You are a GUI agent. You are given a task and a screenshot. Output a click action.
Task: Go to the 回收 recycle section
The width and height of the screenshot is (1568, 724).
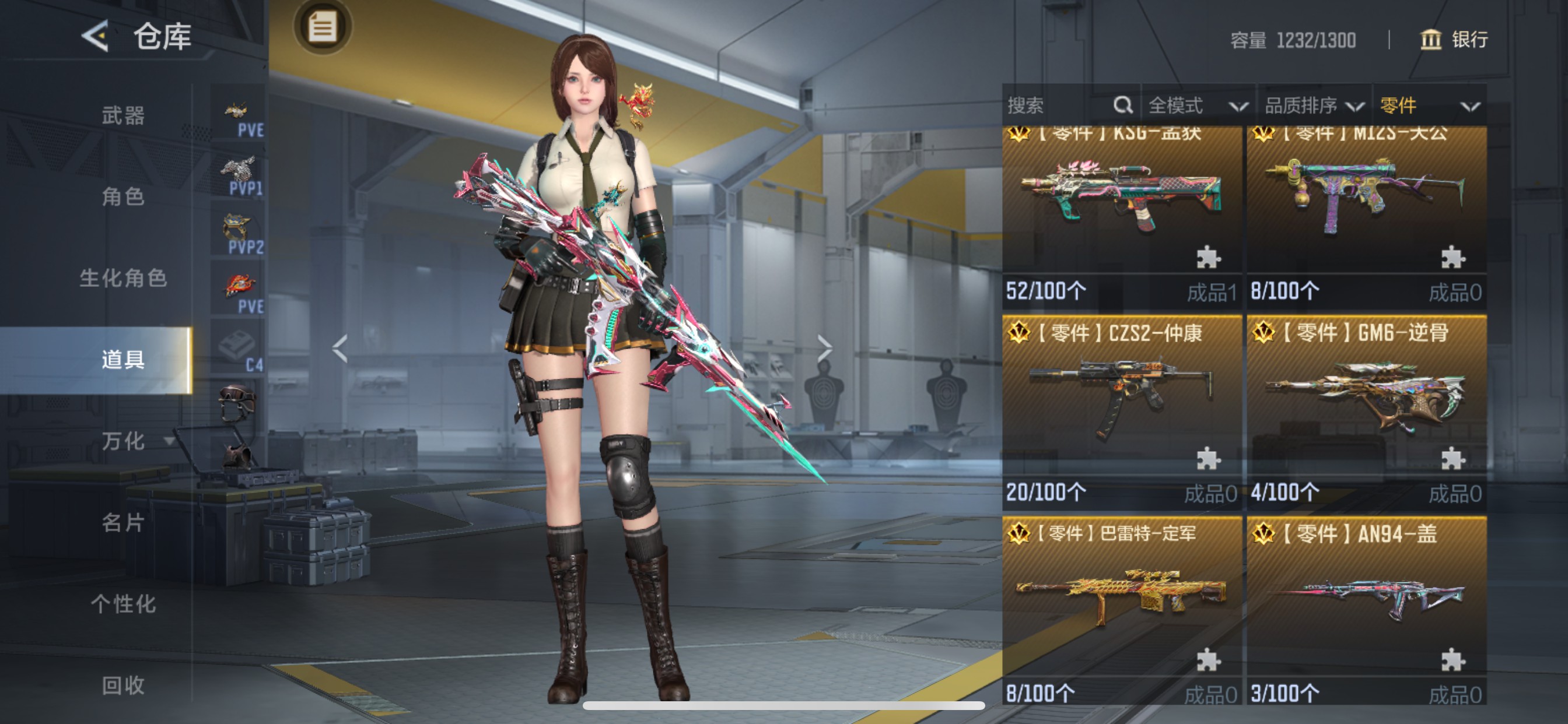tap(123, 686)
